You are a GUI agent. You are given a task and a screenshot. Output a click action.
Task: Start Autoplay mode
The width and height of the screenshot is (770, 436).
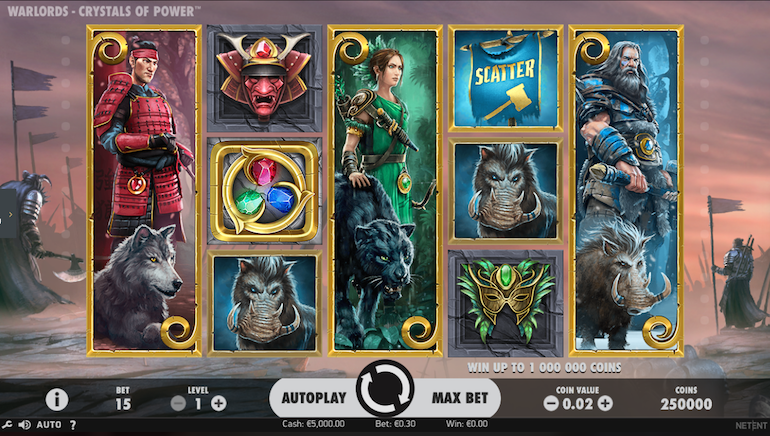(x=313, y=398)
